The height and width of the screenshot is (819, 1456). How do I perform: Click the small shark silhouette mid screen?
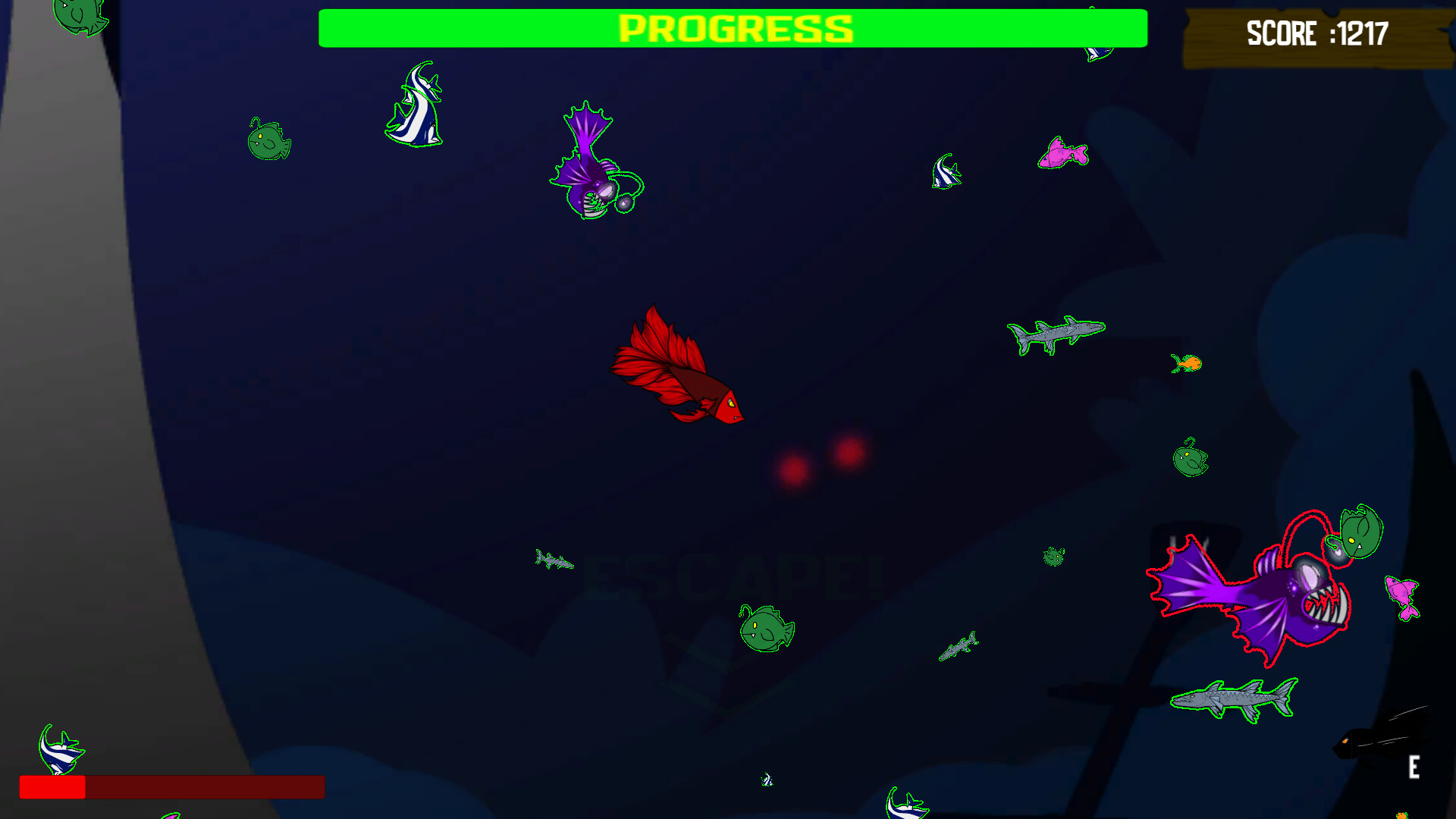coord(554,561)
